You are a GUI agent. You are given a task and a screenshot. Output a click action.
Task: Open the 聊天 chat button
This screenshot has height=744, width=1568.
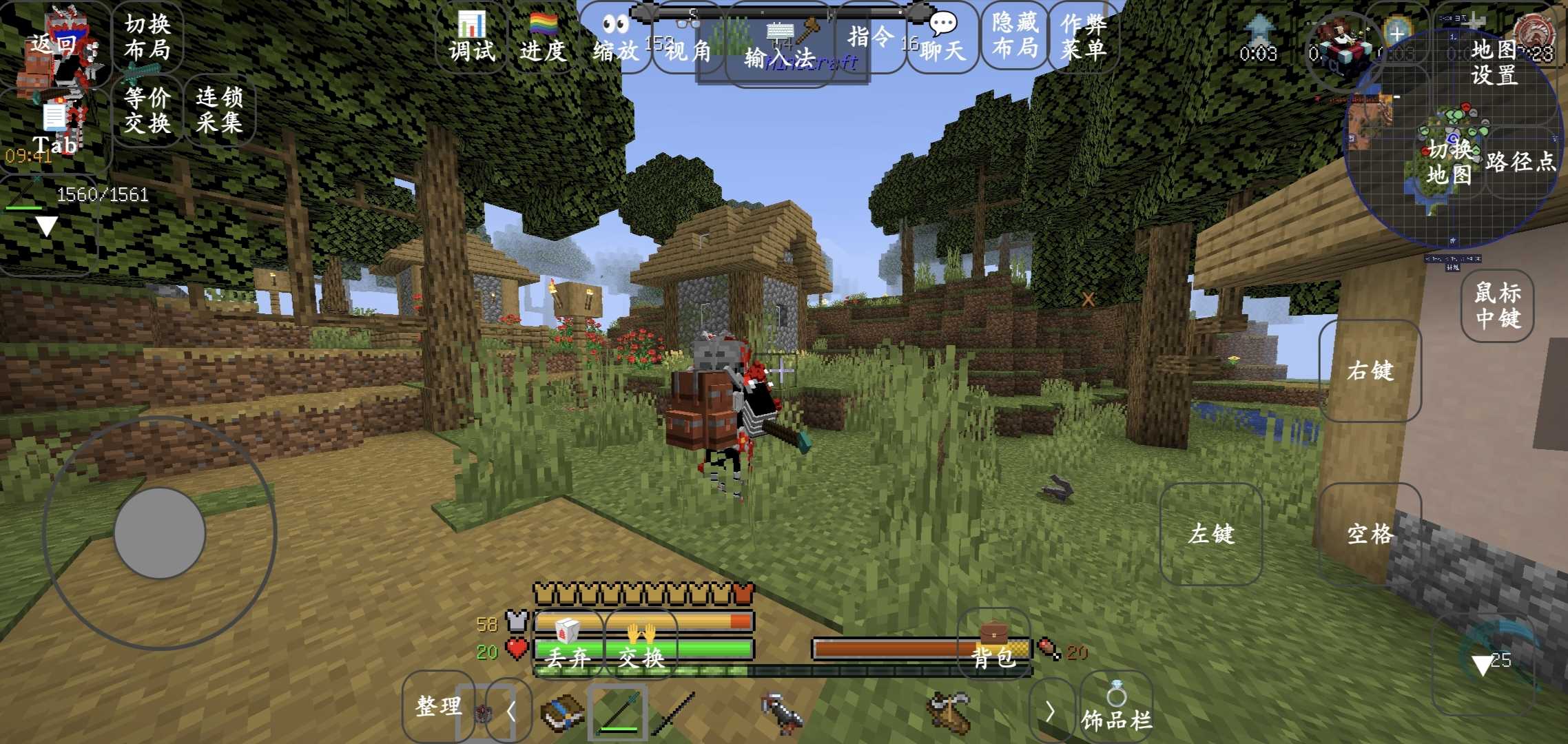tap(942, 38)
